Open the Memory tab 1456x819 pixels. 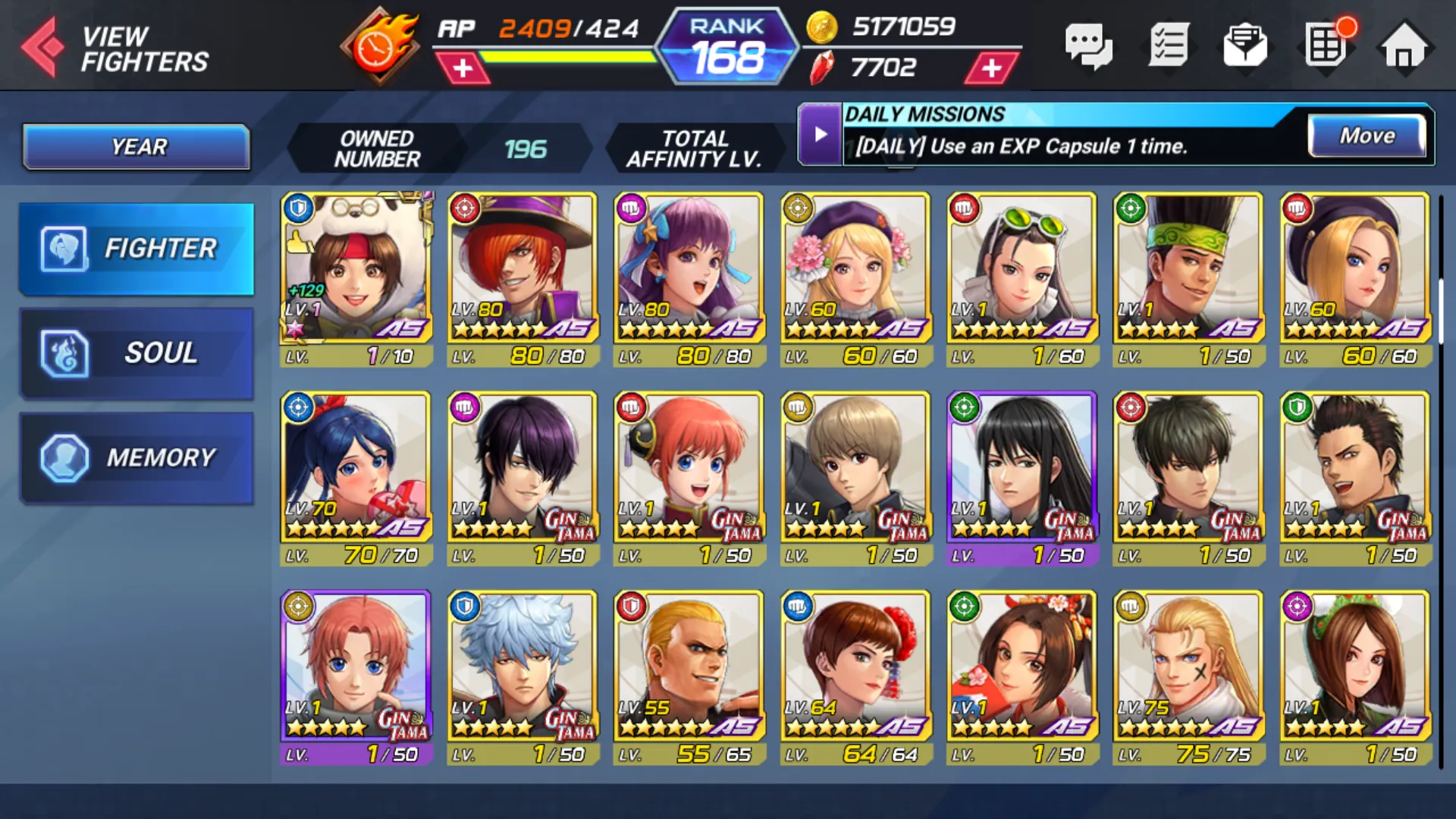pos(136,458)
